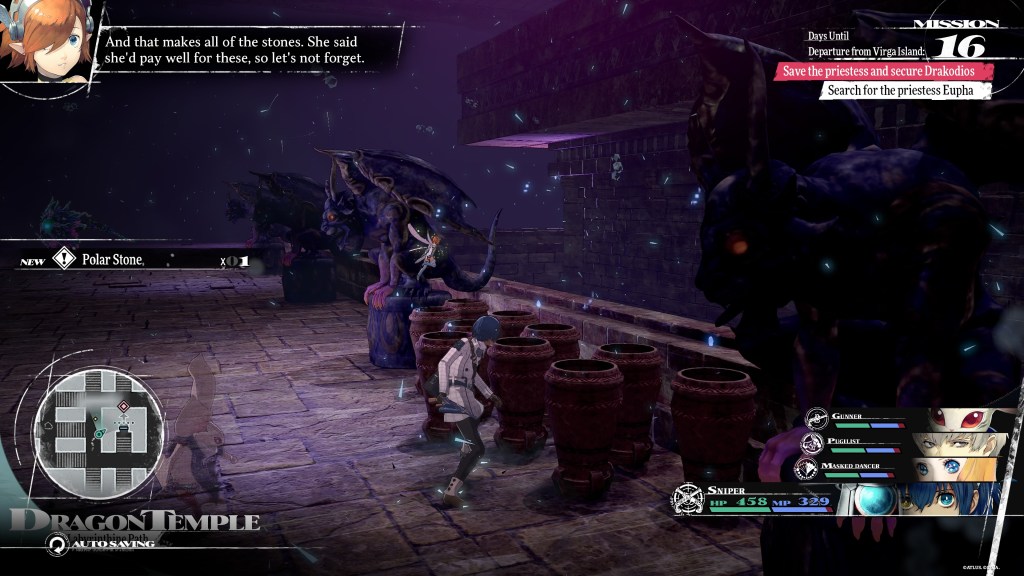Open the 'Save the priestess and secure Drakodios' mission
The height and width of the screenshot is (576, 1024).
click(x=885, y=71)
